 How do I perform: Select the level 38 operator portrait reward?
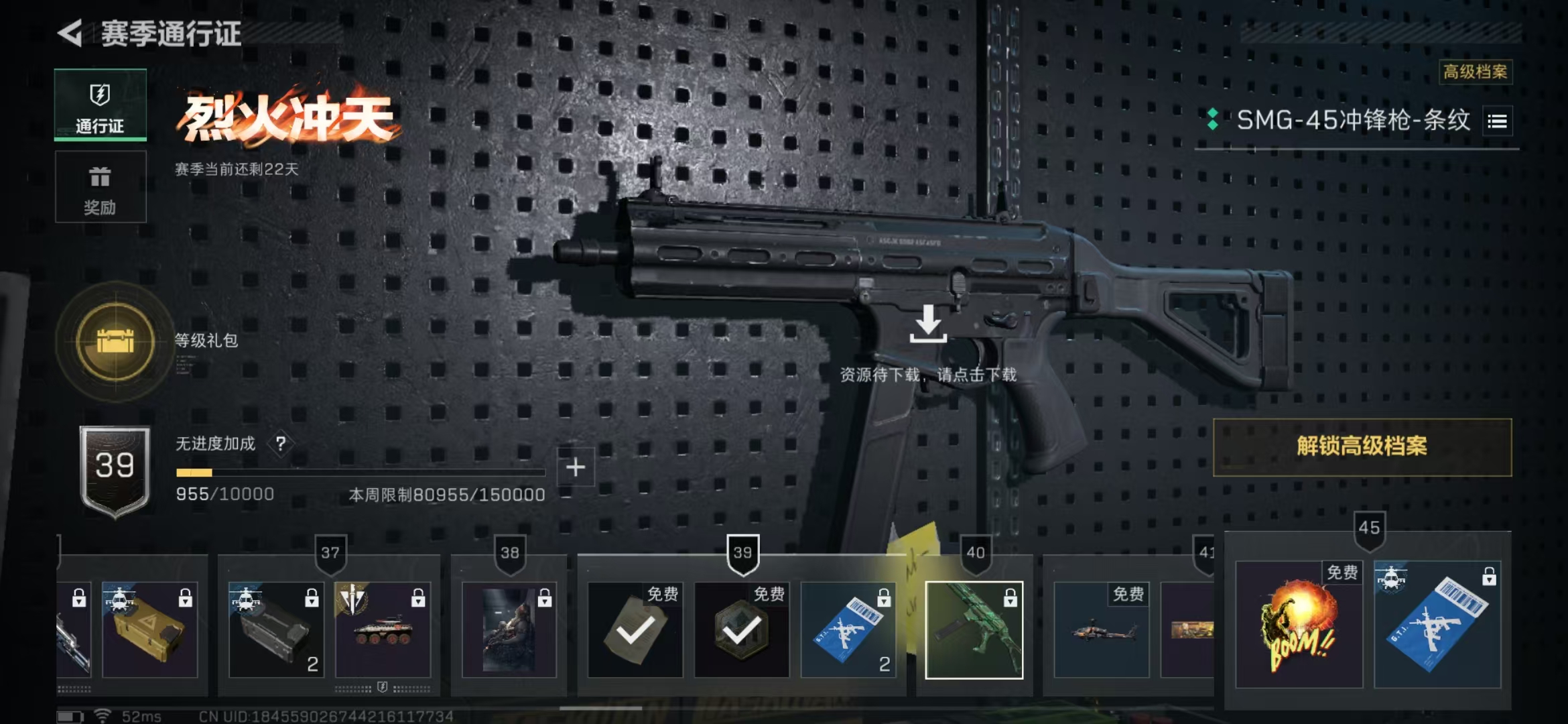point(509,630)
